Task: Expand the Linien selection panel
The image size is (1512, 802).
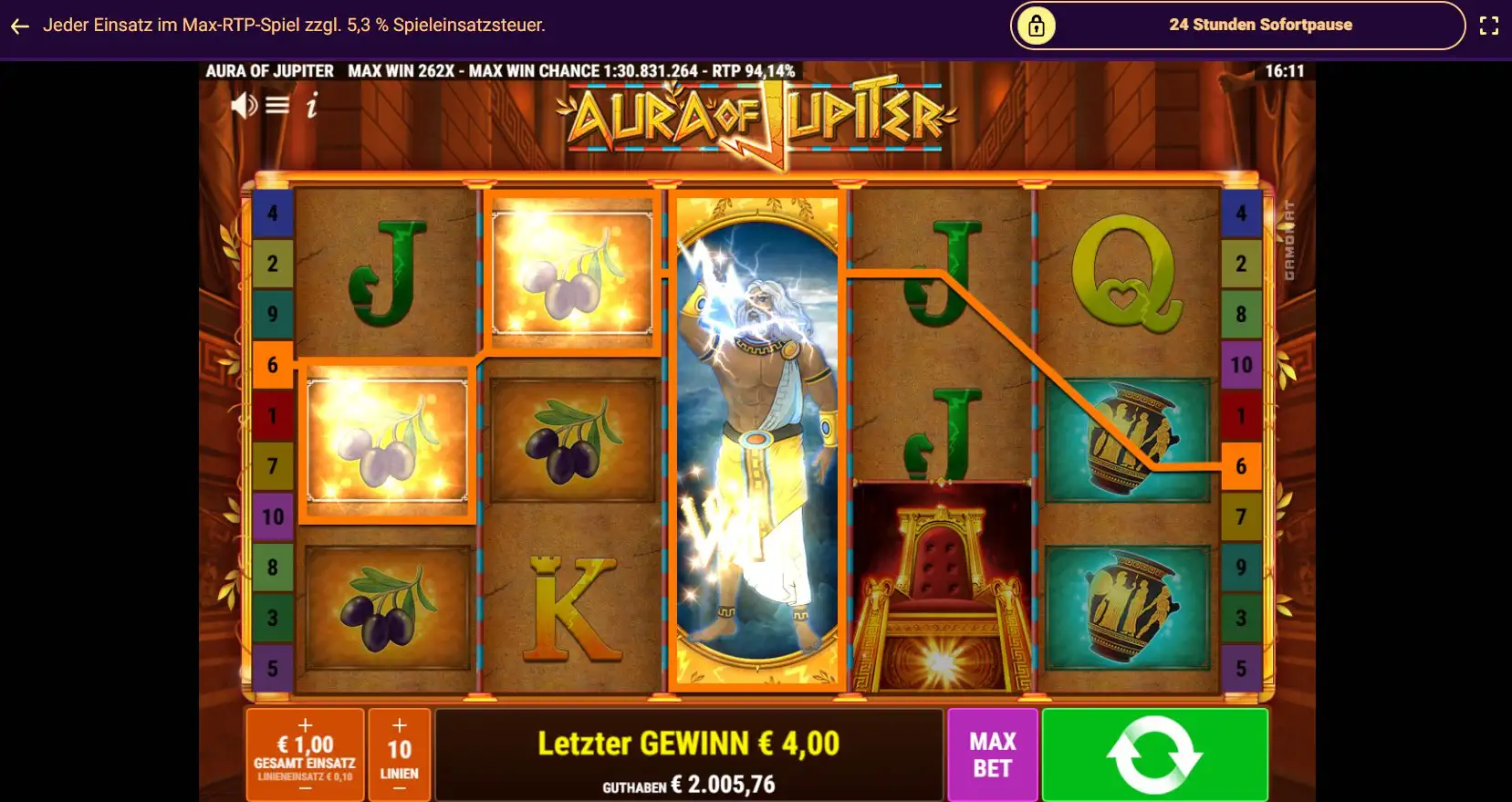Action: click(399, 754)
